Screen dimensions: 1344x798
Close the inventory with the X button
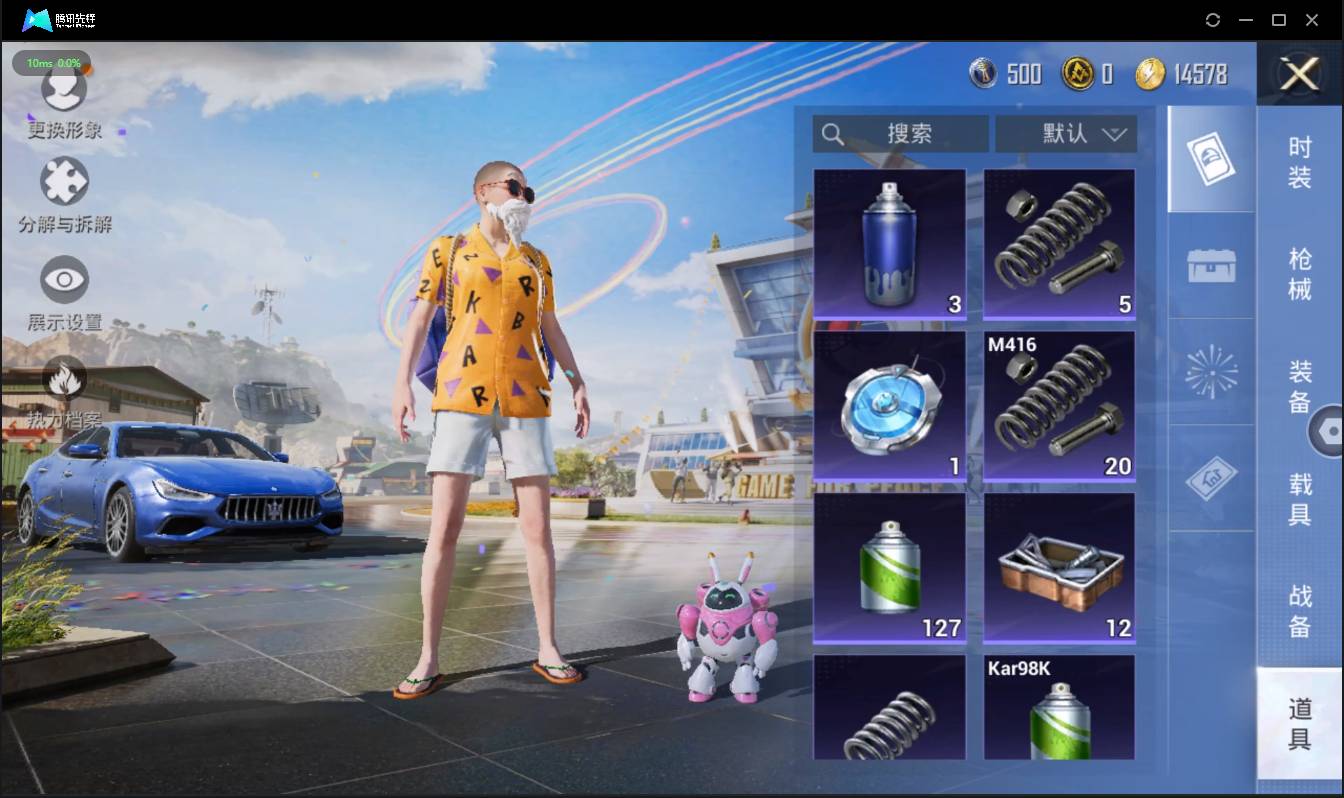point(1300,74)
